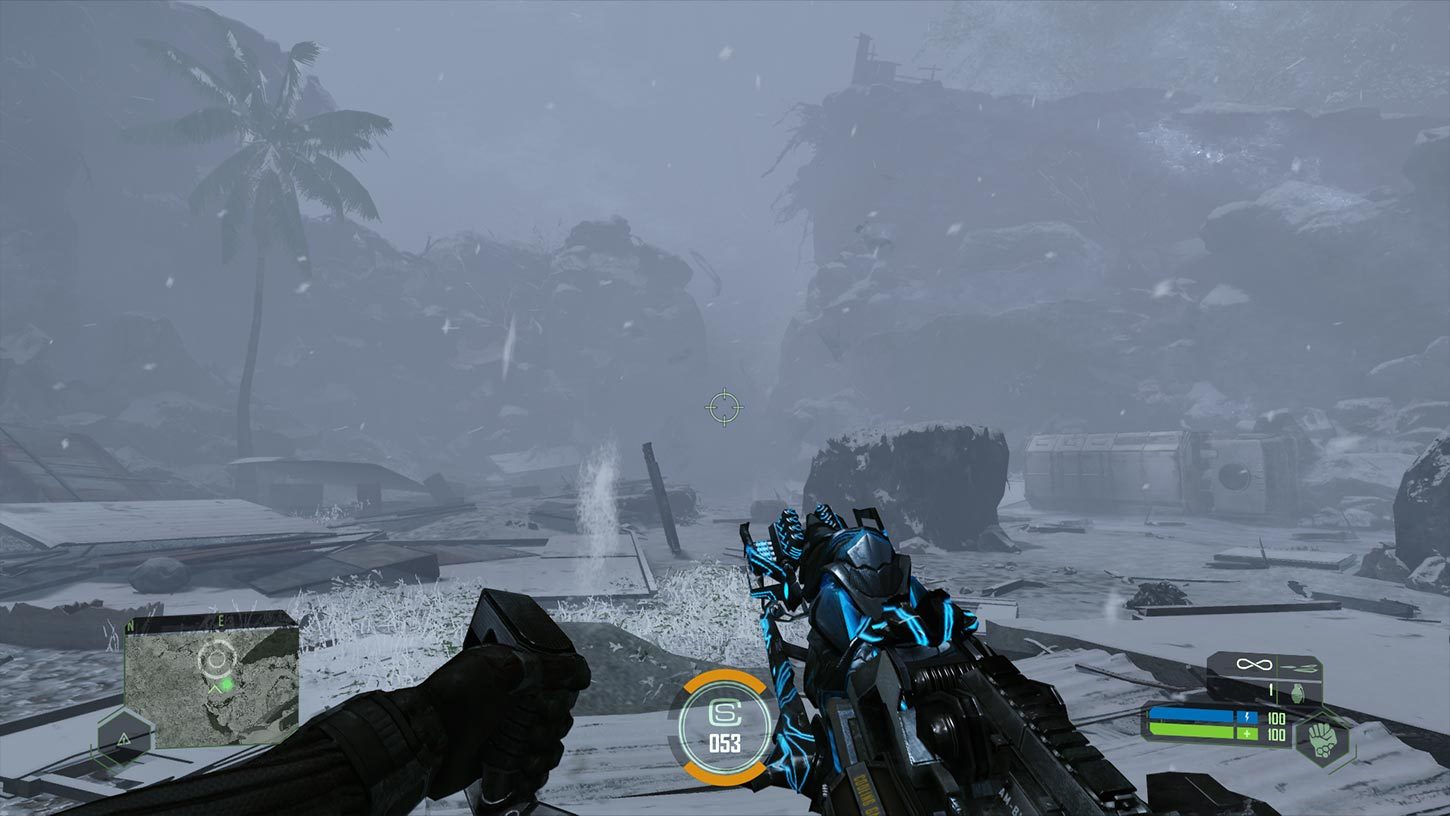Viewport: 1450px width, 816px height.
Task: Click the N compass label on the minimap
Action: pos(130,625)
